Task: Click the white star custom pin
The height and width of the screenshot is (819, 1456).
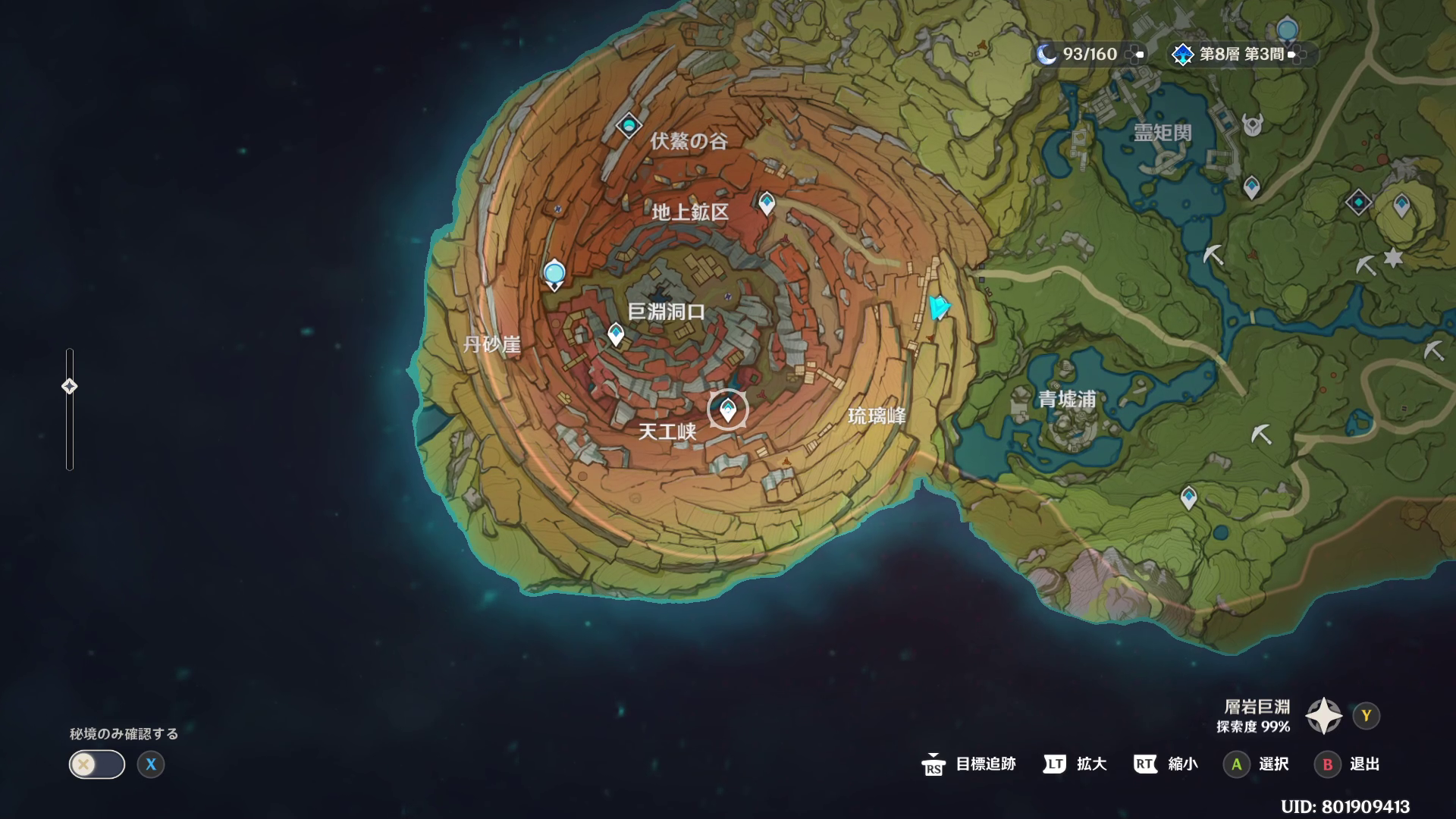Action: tap(1393, 258)
